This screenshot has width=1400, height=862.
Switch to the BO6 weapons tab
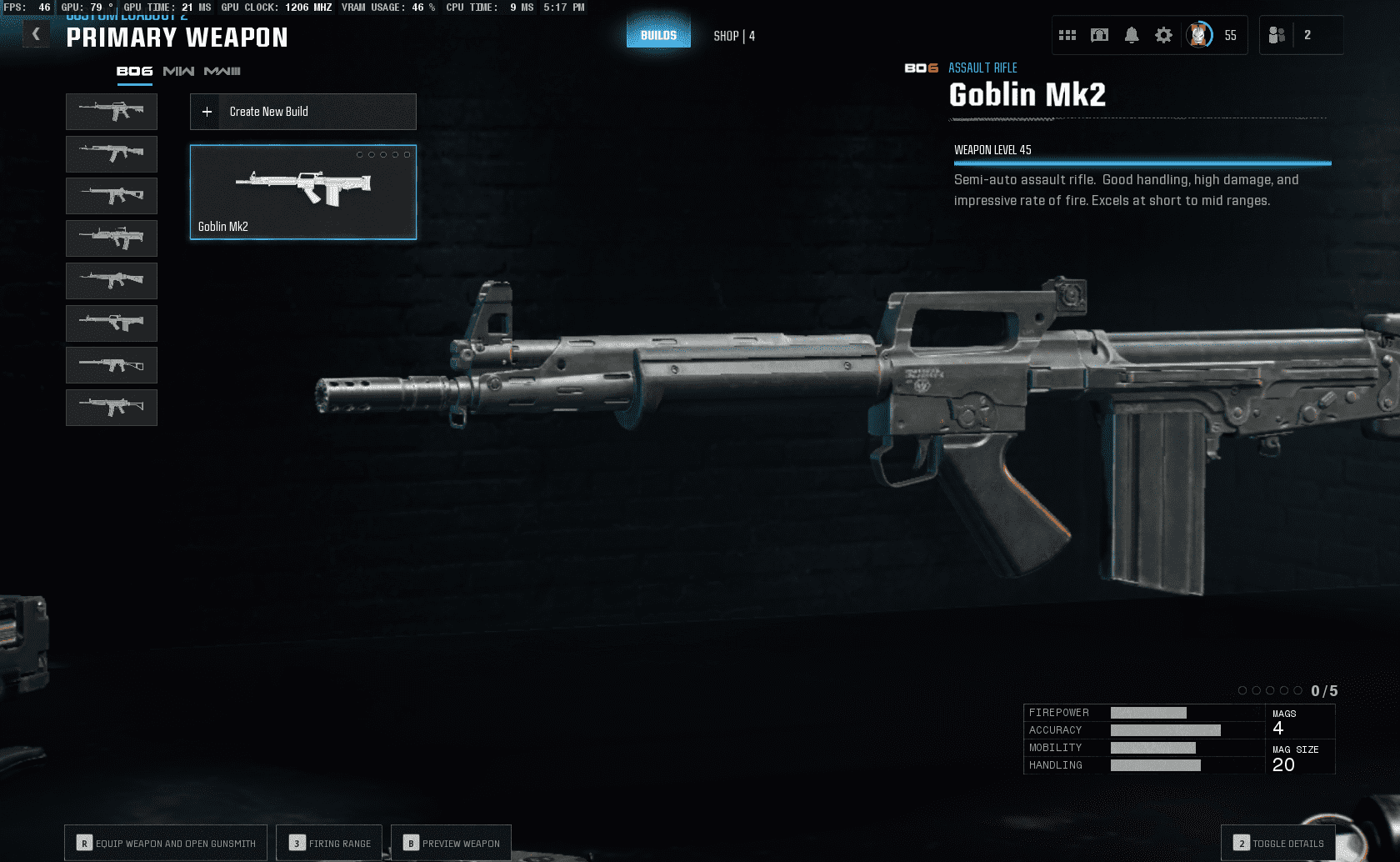tap(134, 71)
